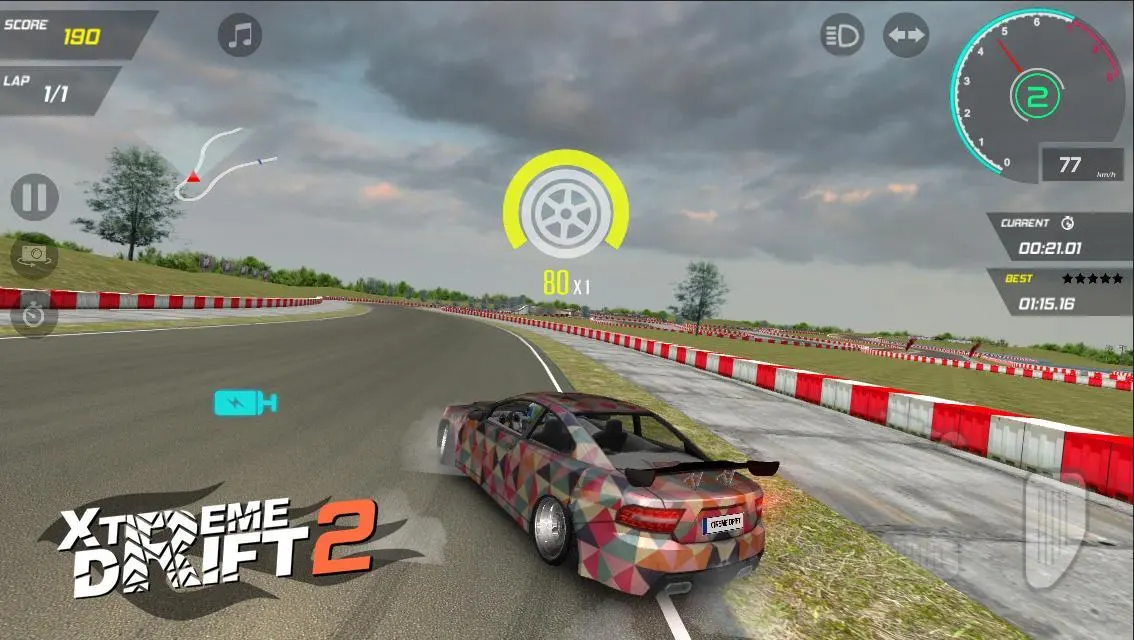
Task: Switch the headlights on
Action: coord(842,36)
